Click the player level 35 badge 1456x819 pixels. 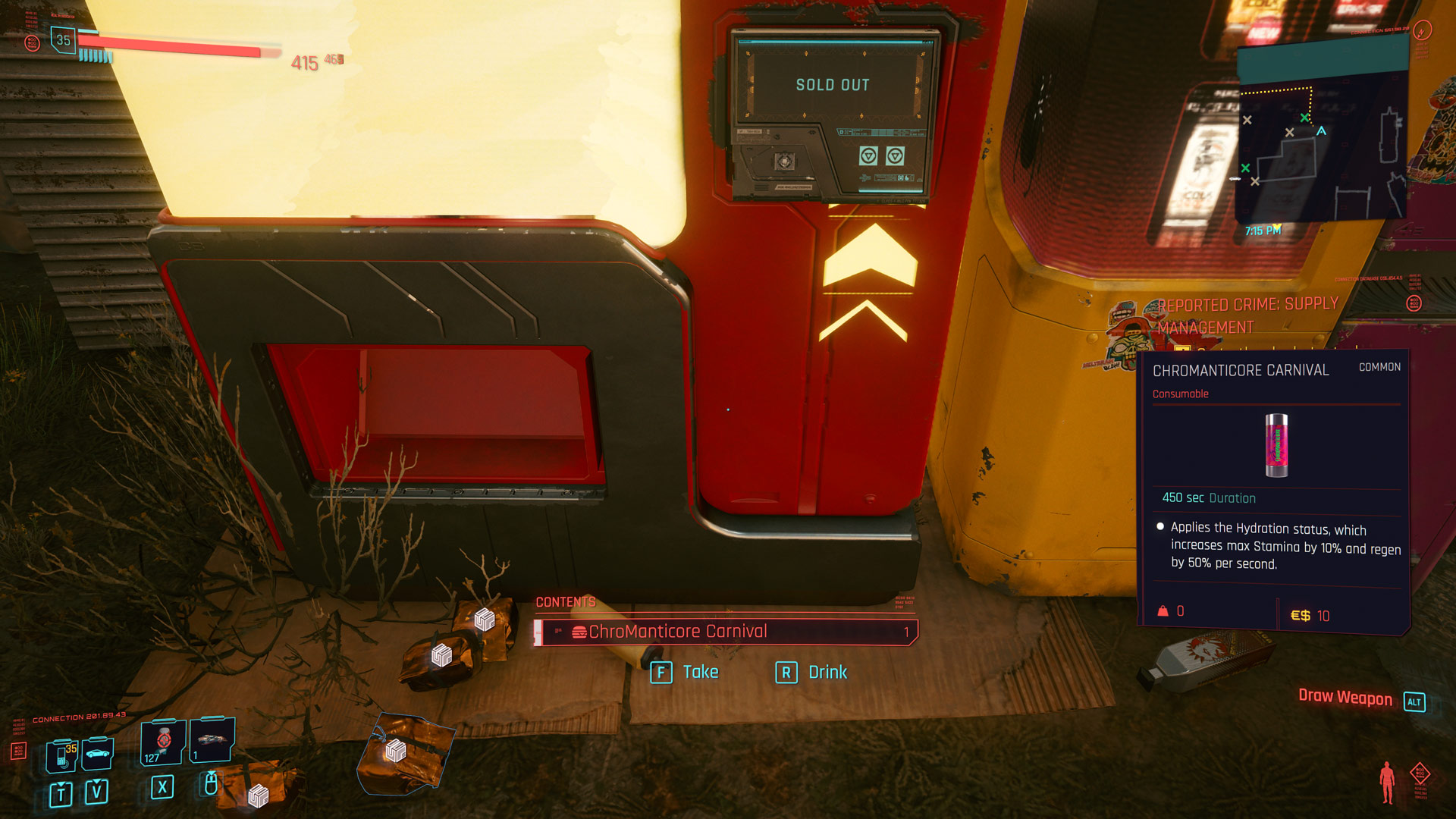[x=63, y=40]
